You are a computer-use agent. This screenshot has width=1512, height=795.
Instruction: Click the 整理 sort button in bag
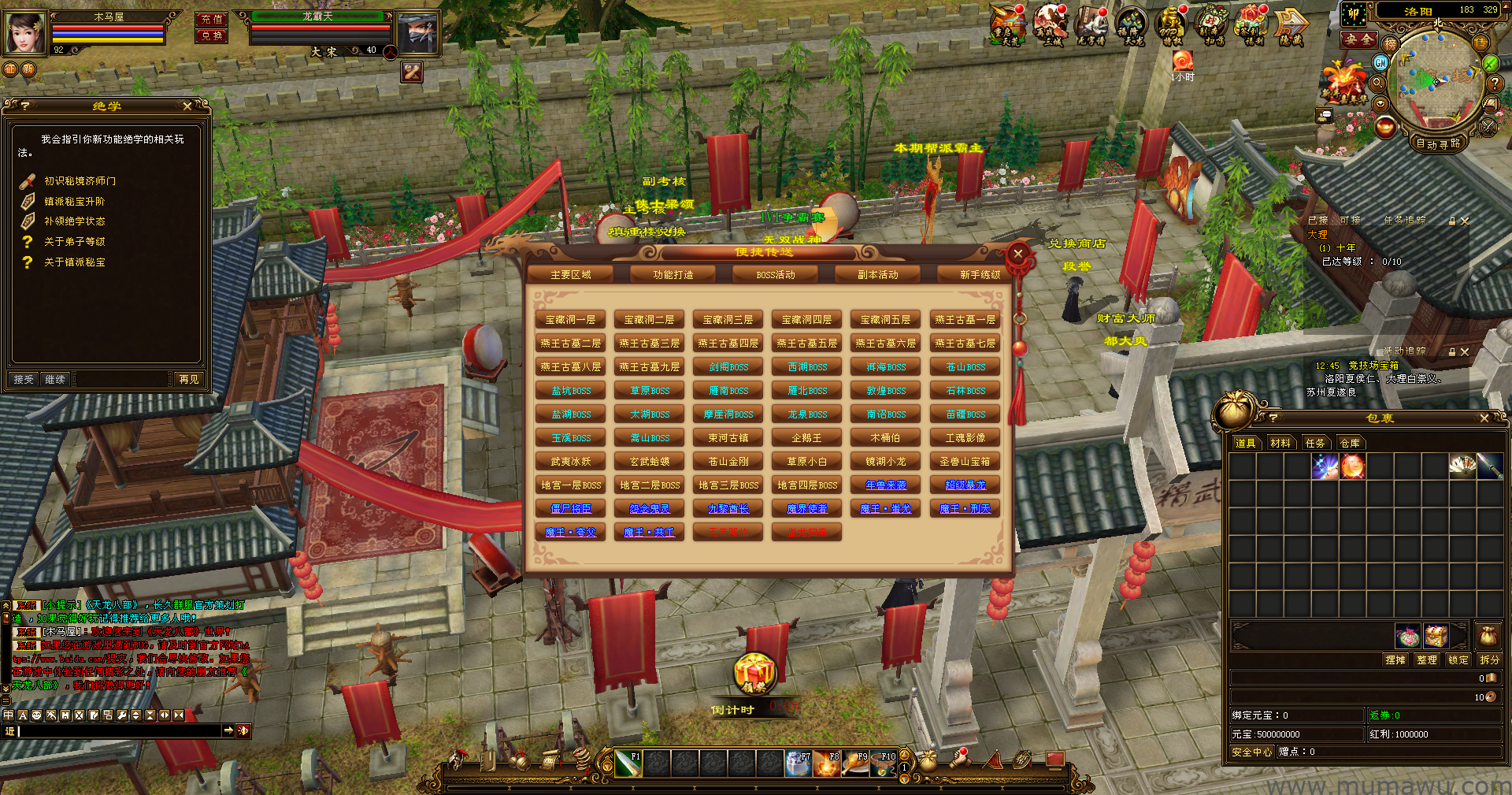[1426, 660]
